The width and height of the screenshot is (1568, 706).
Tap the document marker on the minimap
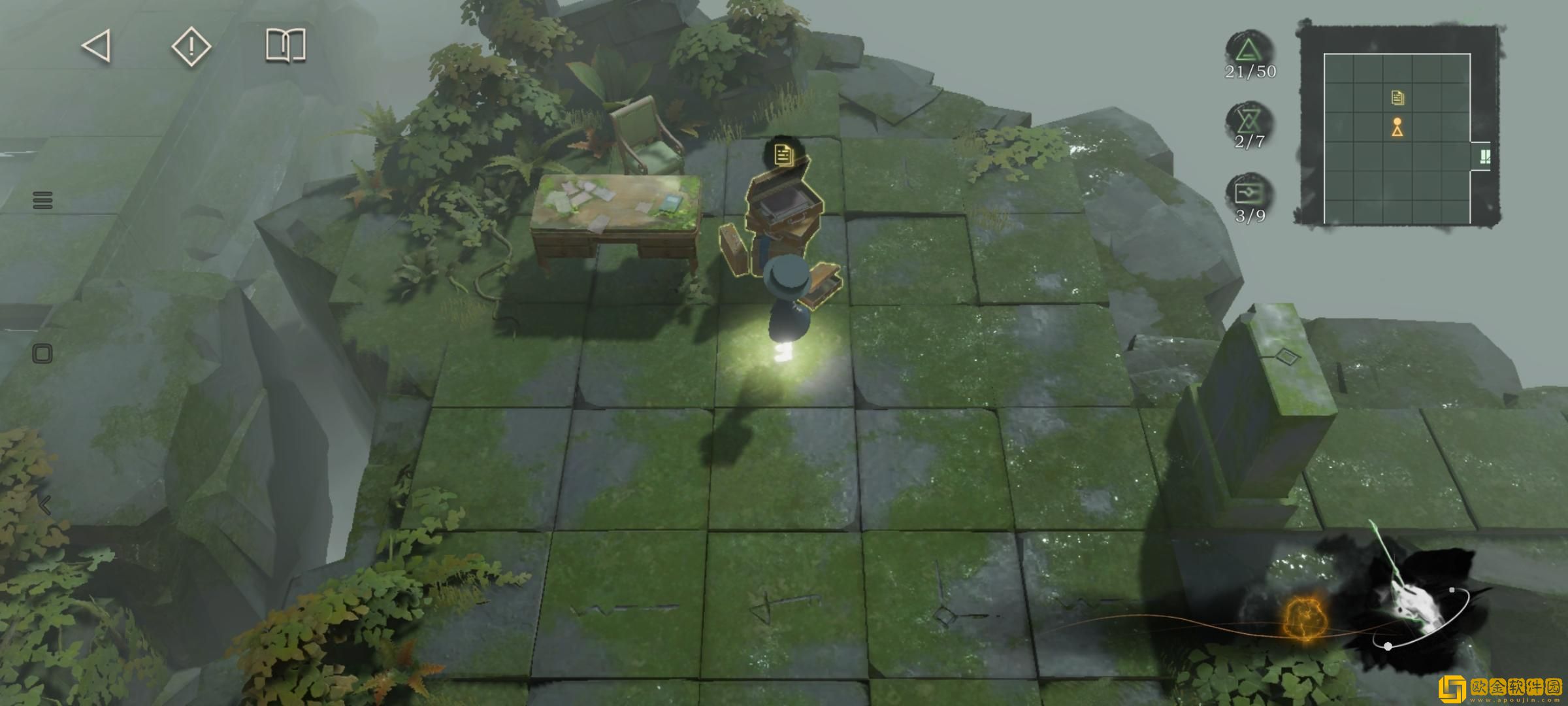coord(1397,98)
